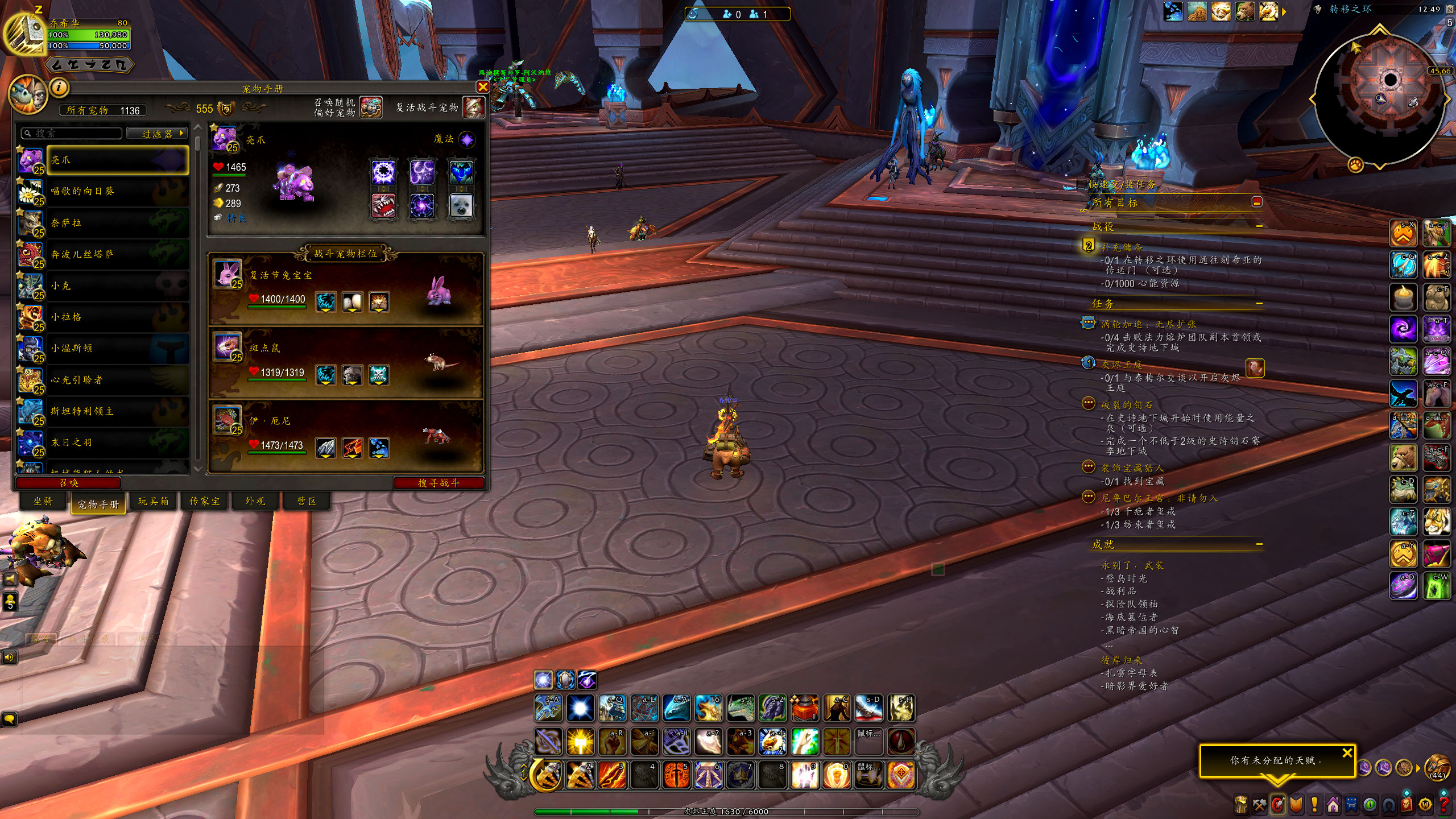The height and width of the screenshot is (819, 1456).
Task: Switch to the 坐骑 mounts tab
Action: [43, 501]
